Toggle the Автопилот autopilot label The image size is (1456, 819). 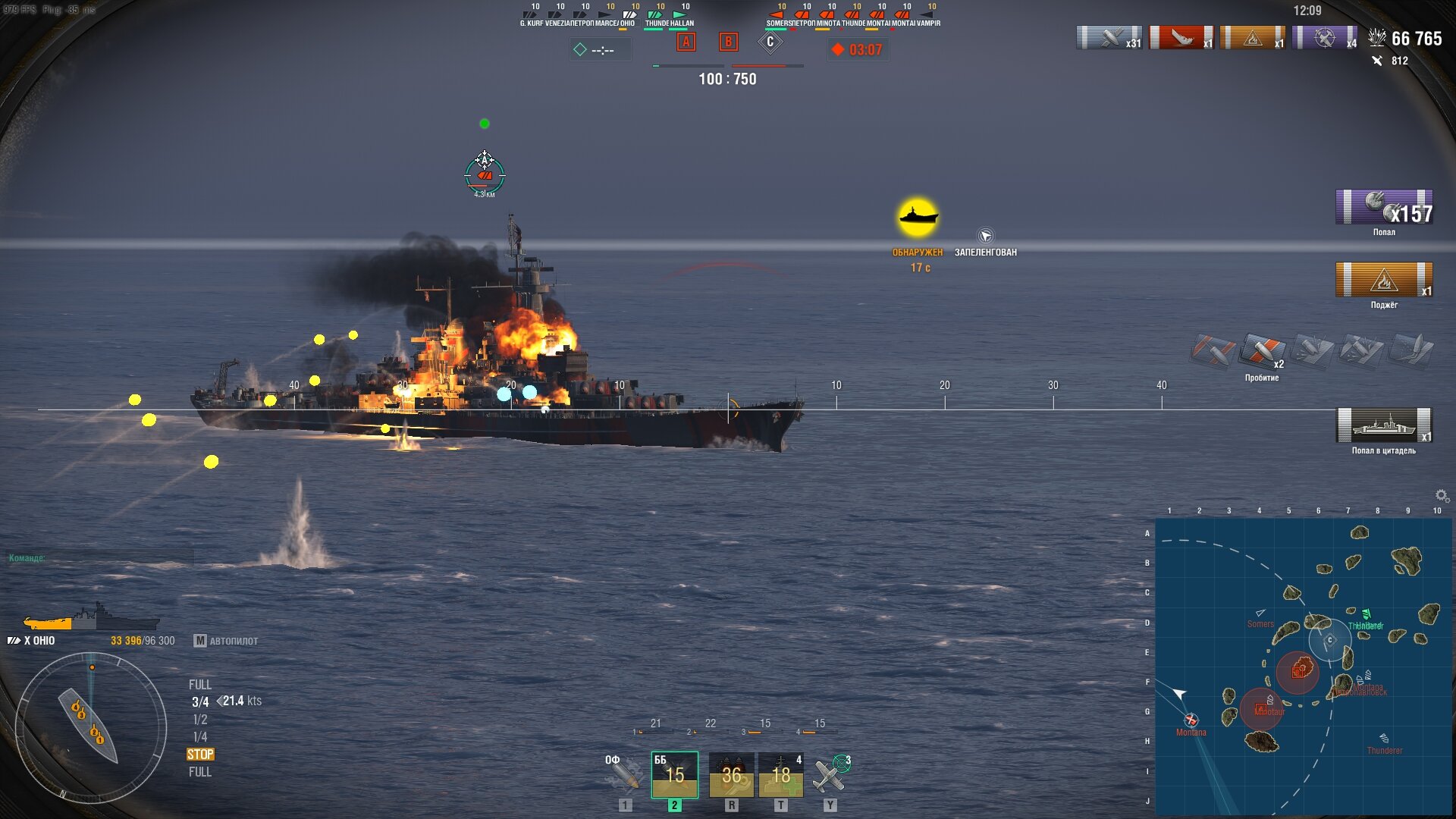click(x=226, y=641)
